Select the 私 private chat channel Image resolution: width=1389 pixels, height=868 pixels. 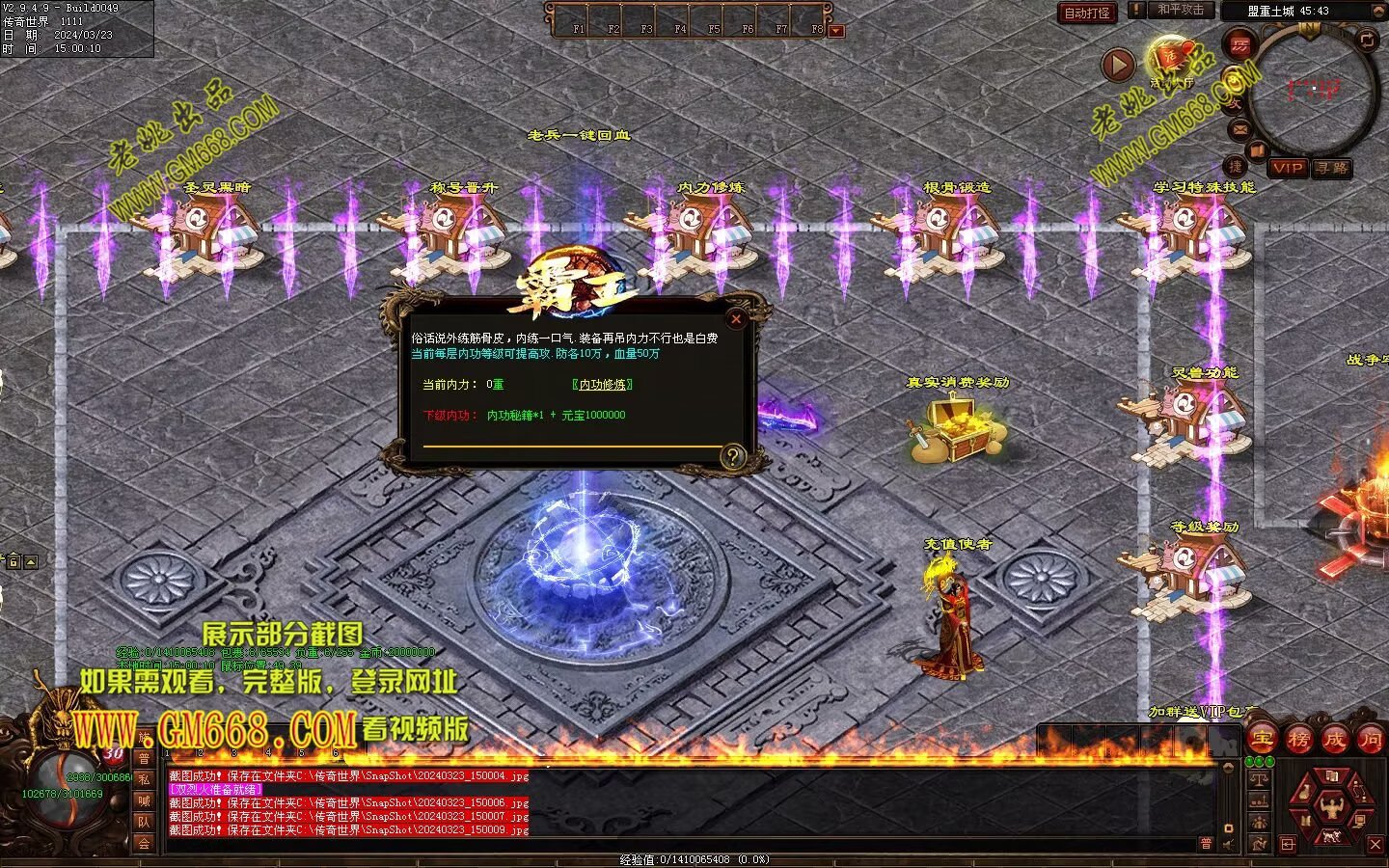(144, 779)
